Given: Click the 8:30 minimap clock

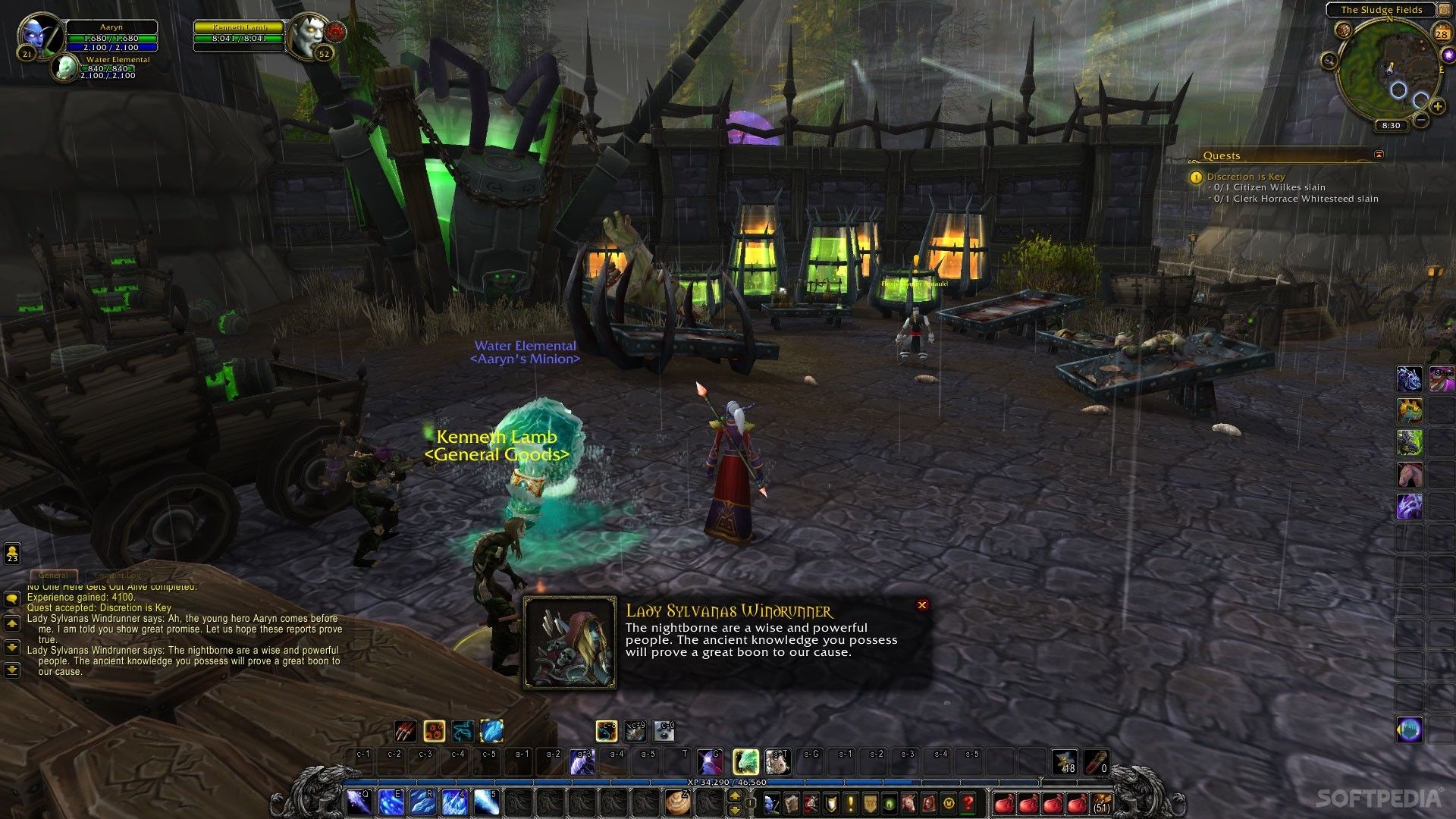Looking at the screenshot, I should [1391, 125].
